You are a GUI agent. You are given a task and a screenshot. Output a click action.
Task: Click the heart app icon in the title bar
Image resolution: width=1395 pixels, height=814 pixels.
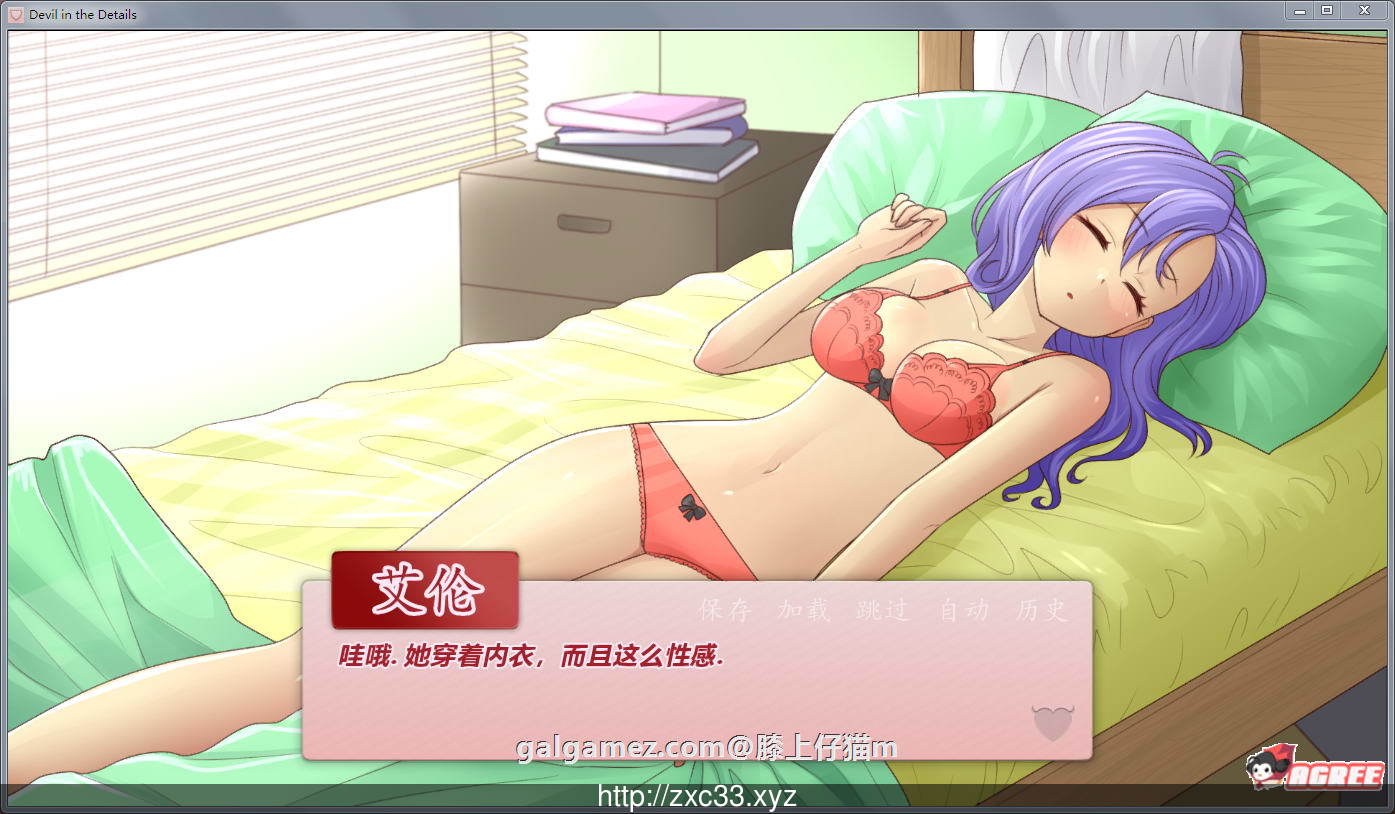coord(14,13)
